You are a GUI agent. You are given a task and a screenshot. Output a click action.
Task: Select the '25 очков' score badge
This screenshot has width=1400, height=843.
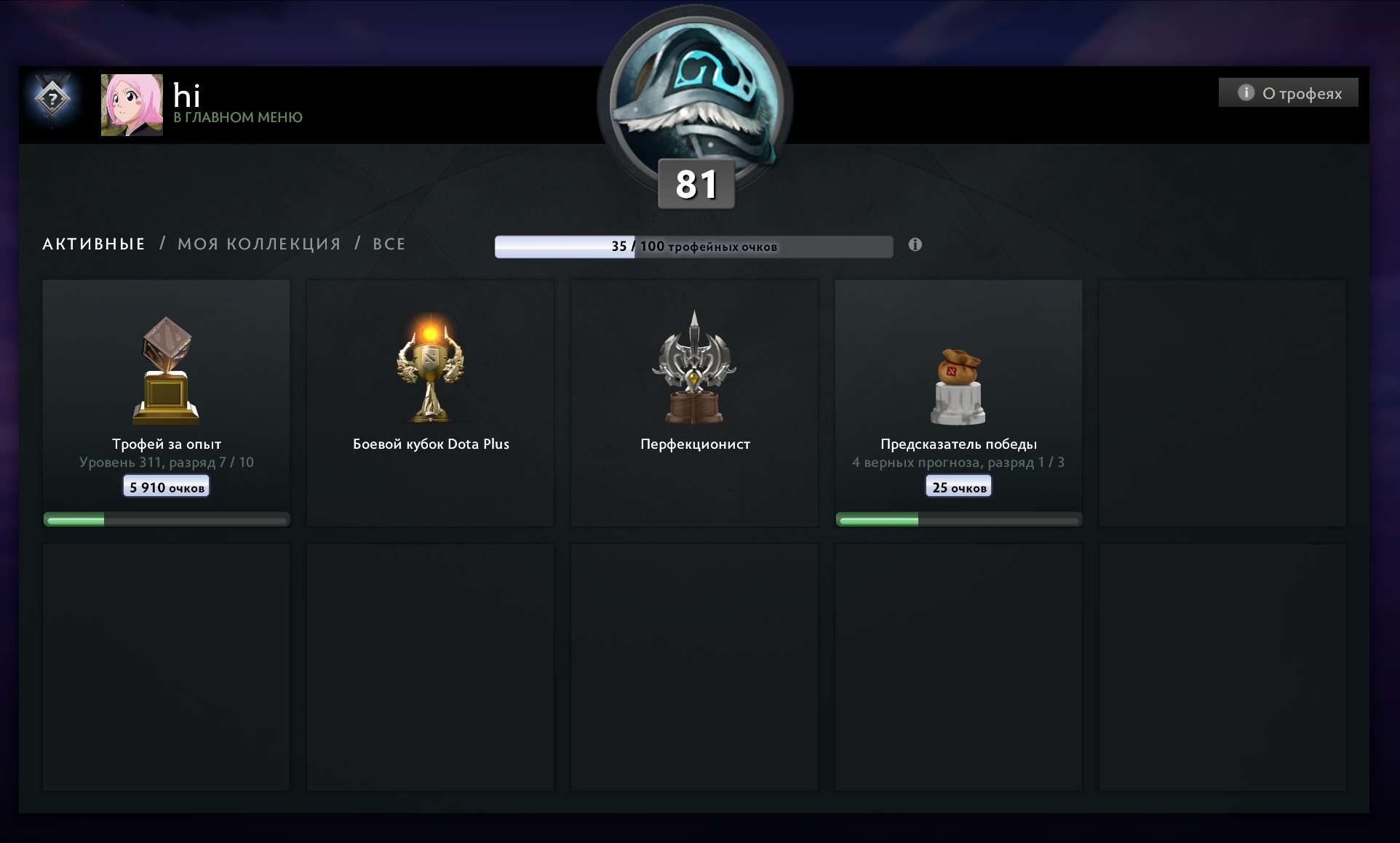pos(958,485)
